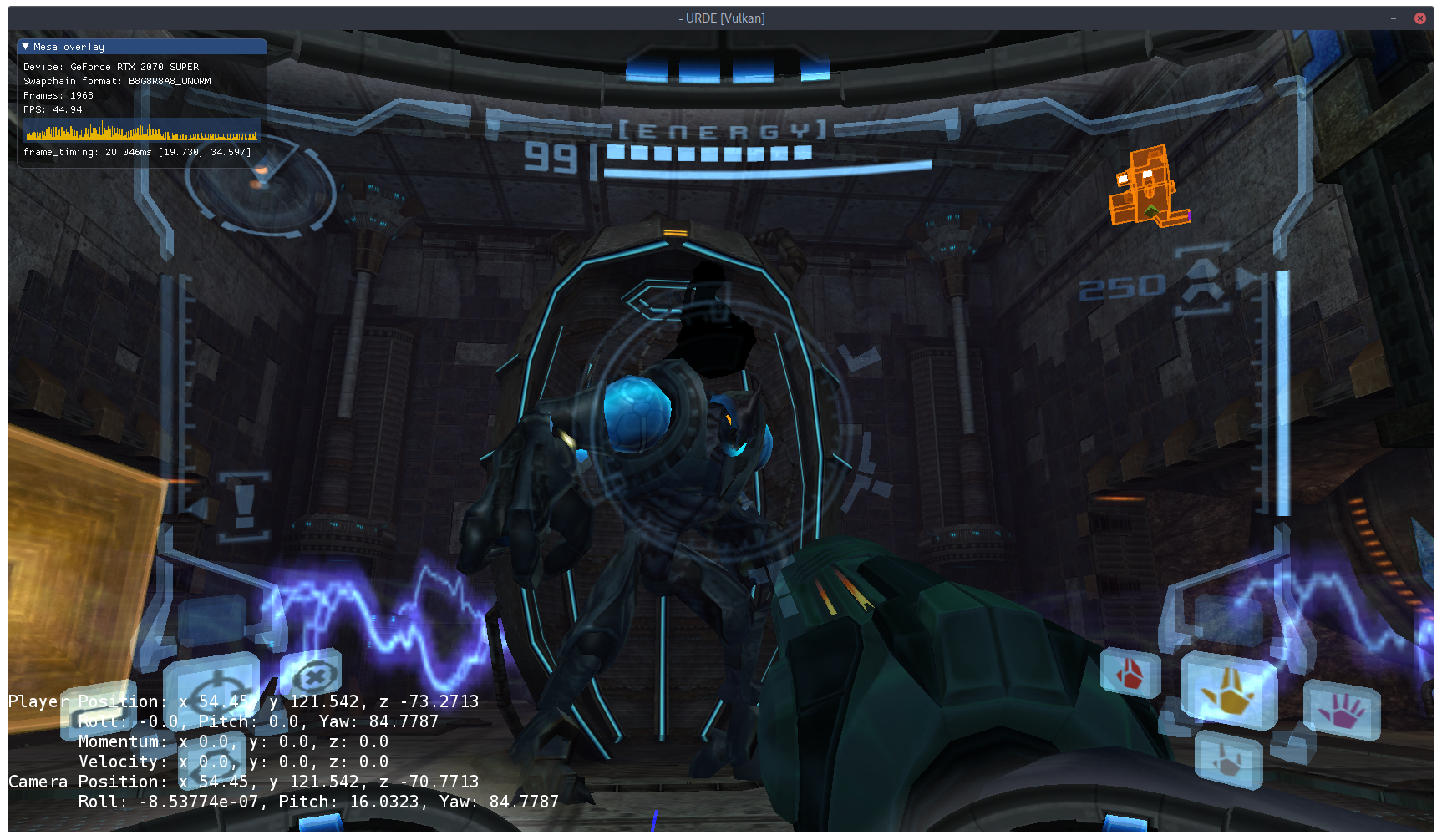Image resolution: width=1442 pixels, height=840 pixels.
Task: Switch to the purple Wave Beam icon
Action: click(1341, 711)
